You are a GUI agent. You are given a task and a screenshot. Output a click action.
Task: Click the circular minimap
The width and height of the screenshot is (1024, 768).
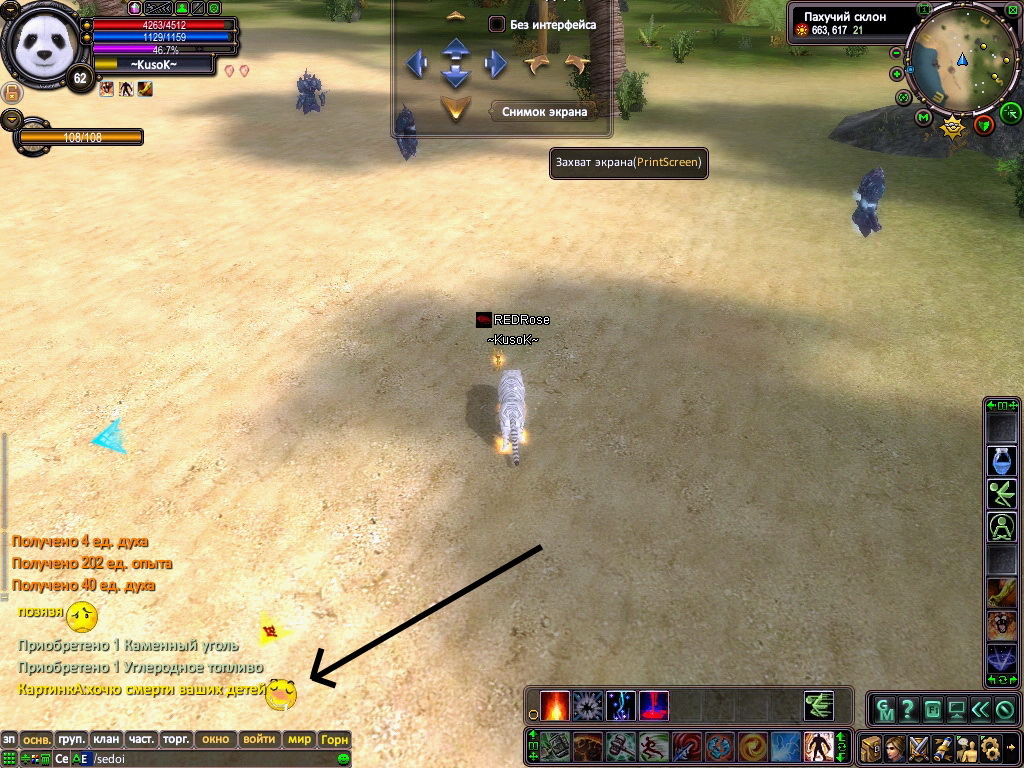[x=960, y=60]
